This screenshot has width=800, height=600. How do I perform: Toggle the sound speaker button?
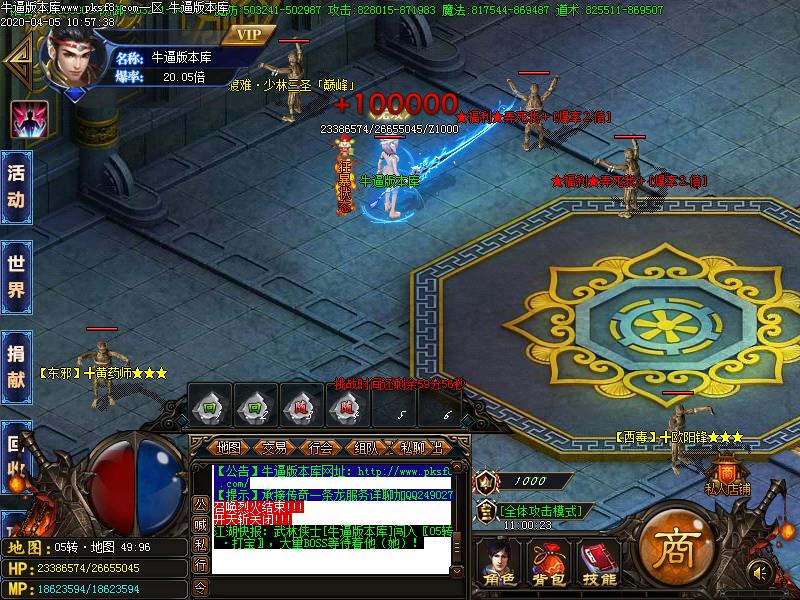point(762,573)
